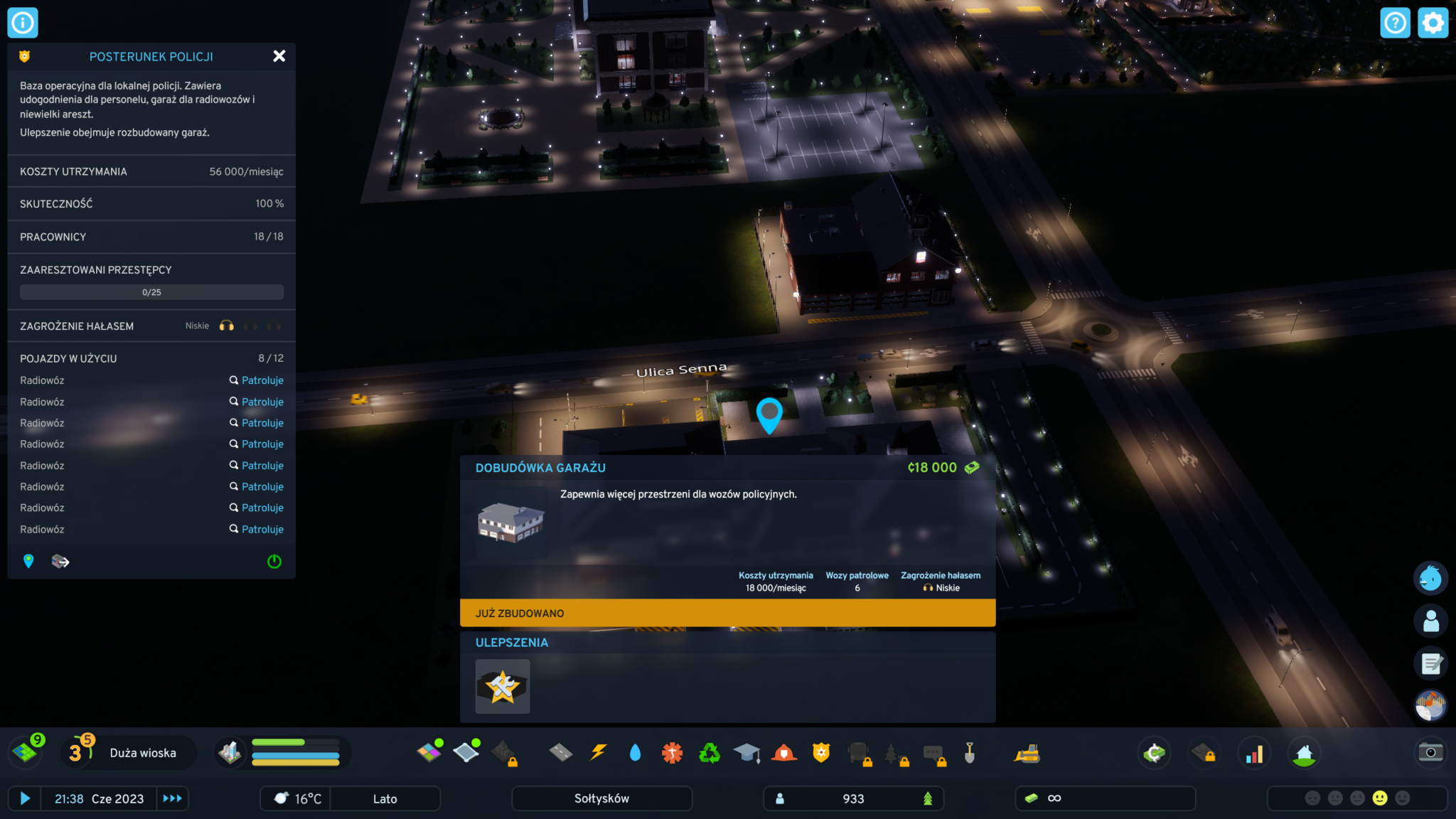
Task: Open the Education graduation cap menu
Action: click(x=746, y=753)
